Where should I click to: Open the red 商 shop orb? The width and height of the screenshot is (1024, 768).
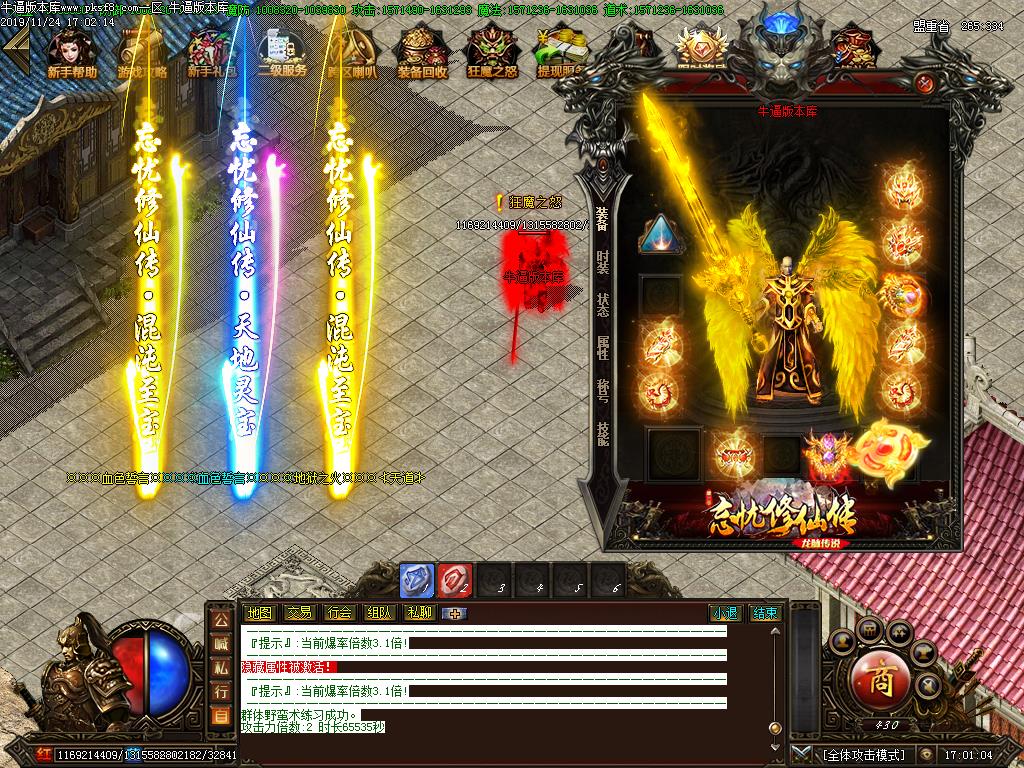pyautogui.click(x=879, y=680)
